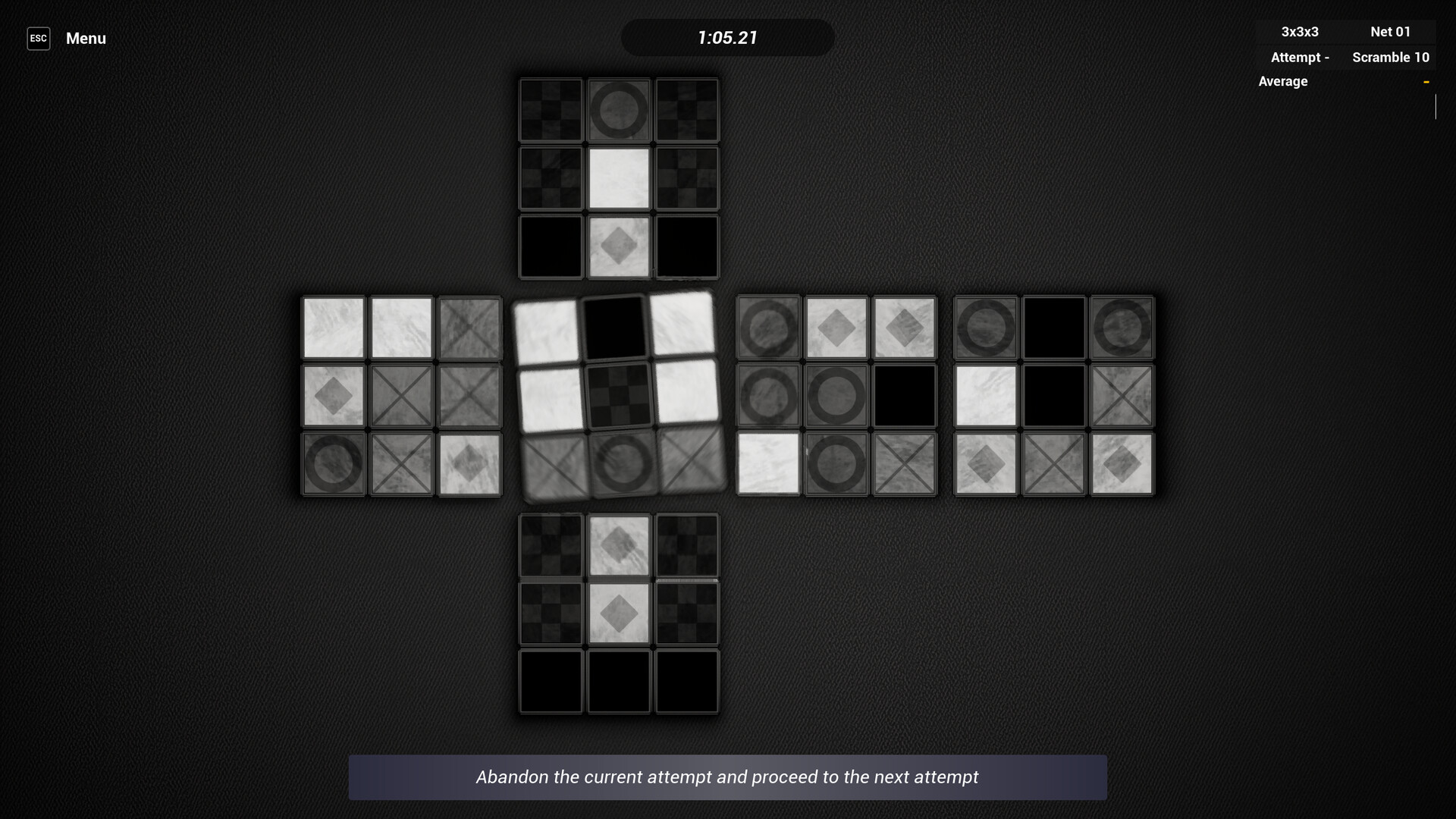Screen dimensions: 1456x819
Task: Click the X tile on the left face
Action: [x=400, y=394]
